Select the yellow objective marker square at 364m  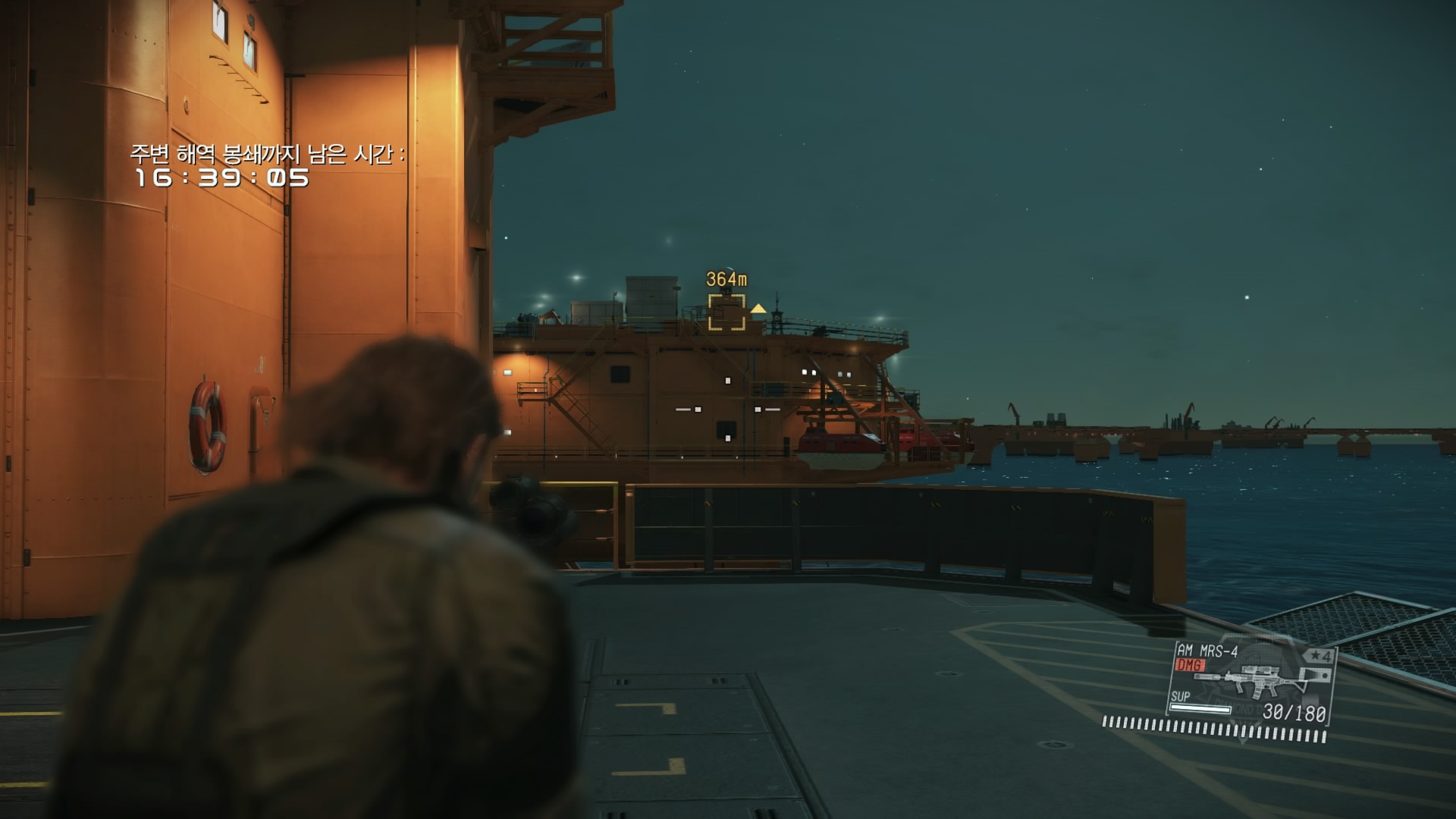point(727,312)
